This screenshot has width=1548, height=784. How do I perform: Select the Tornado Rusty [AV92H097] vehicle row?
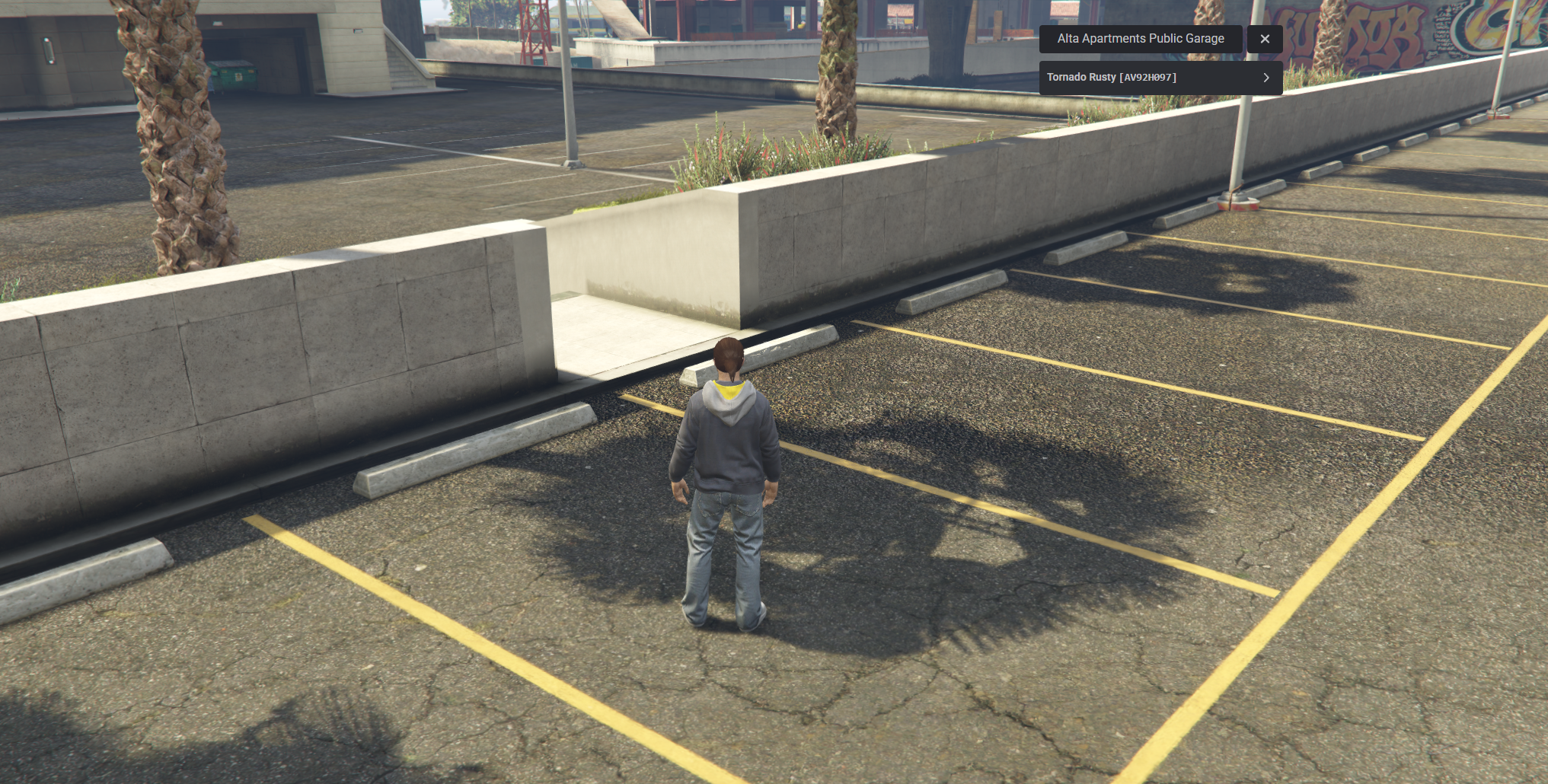(x=1157, y=77)
